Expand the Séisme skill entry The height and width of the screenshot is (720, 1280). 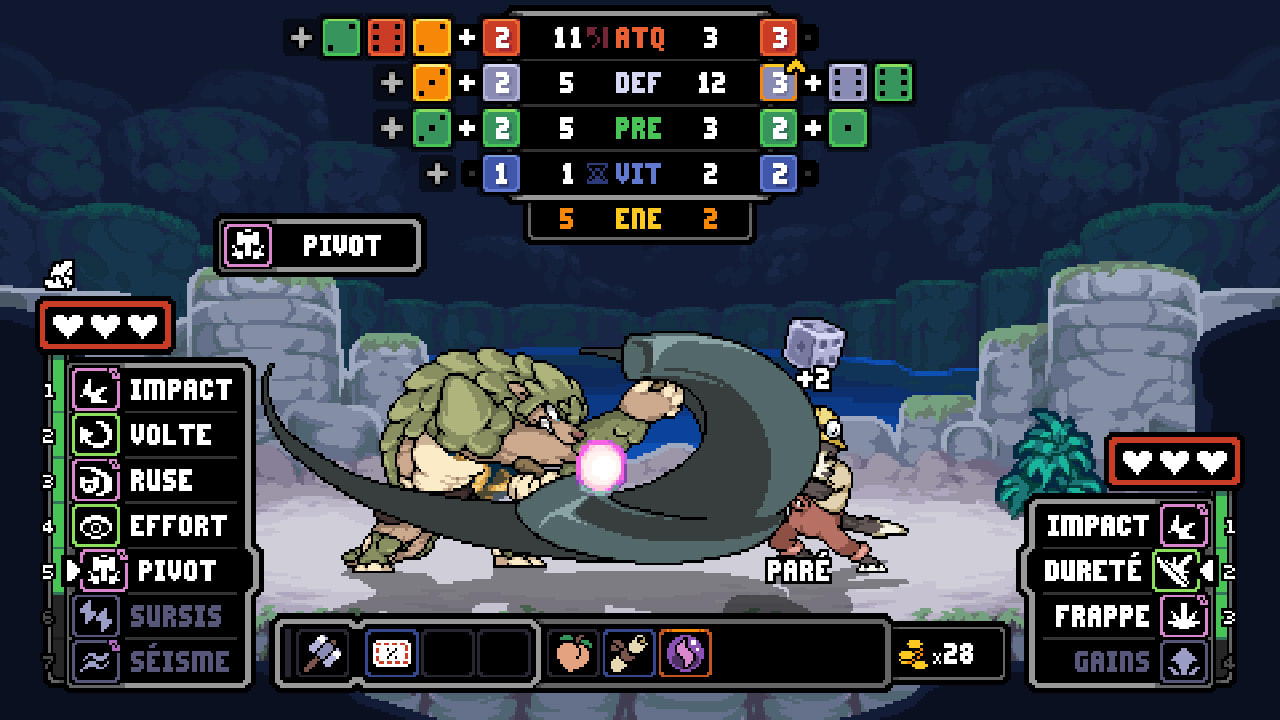pyautogui.click(x=155, y=661)
